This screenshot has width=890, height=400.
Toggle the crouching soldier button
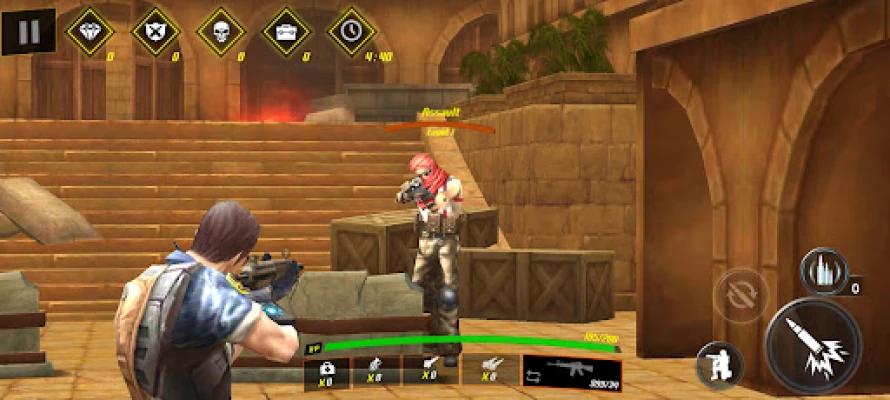[719, 364]
